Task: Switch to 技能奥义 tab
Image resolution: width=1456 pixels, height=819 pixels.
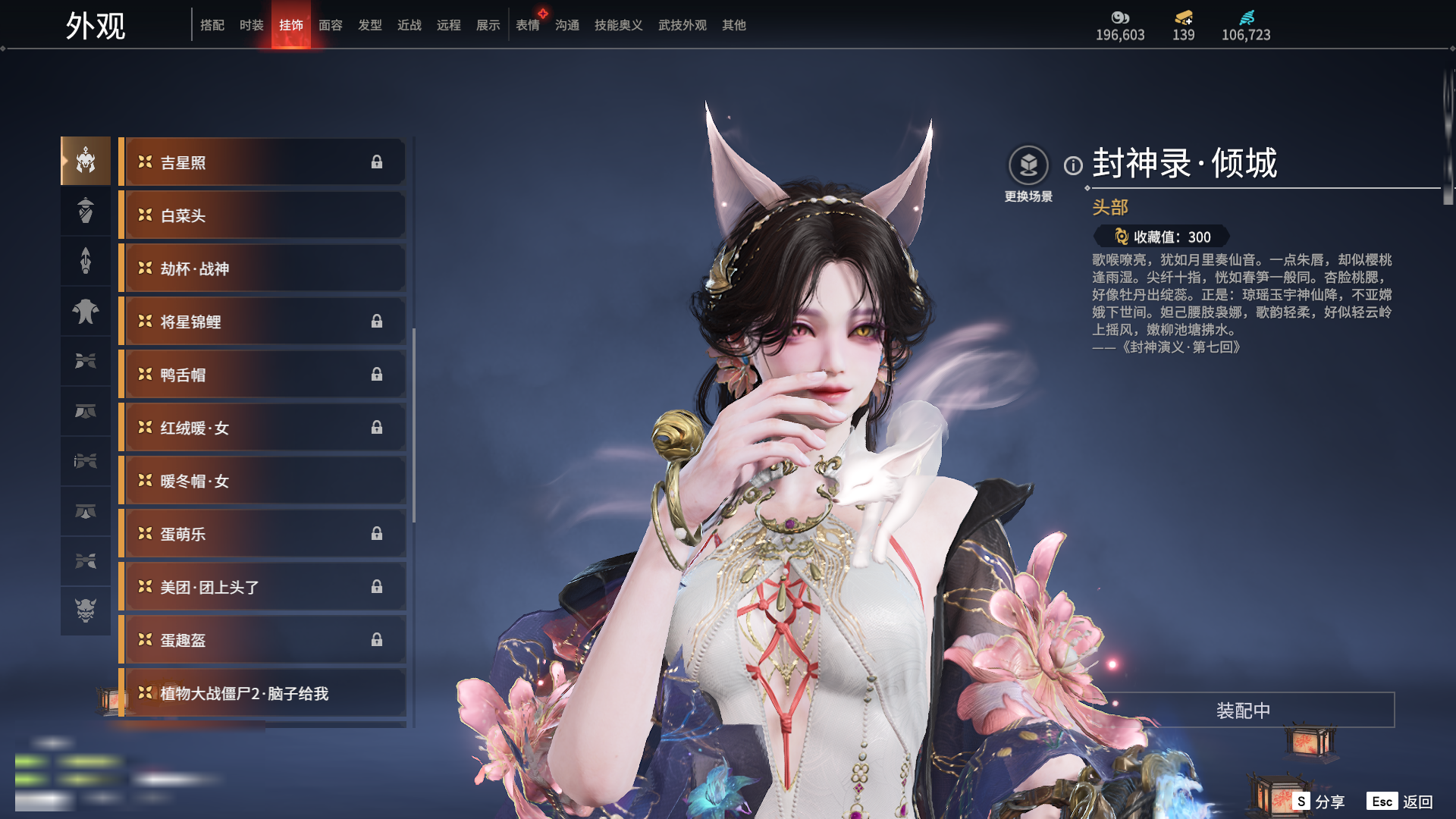Action: pyautogui.click(x=619, y=25)
